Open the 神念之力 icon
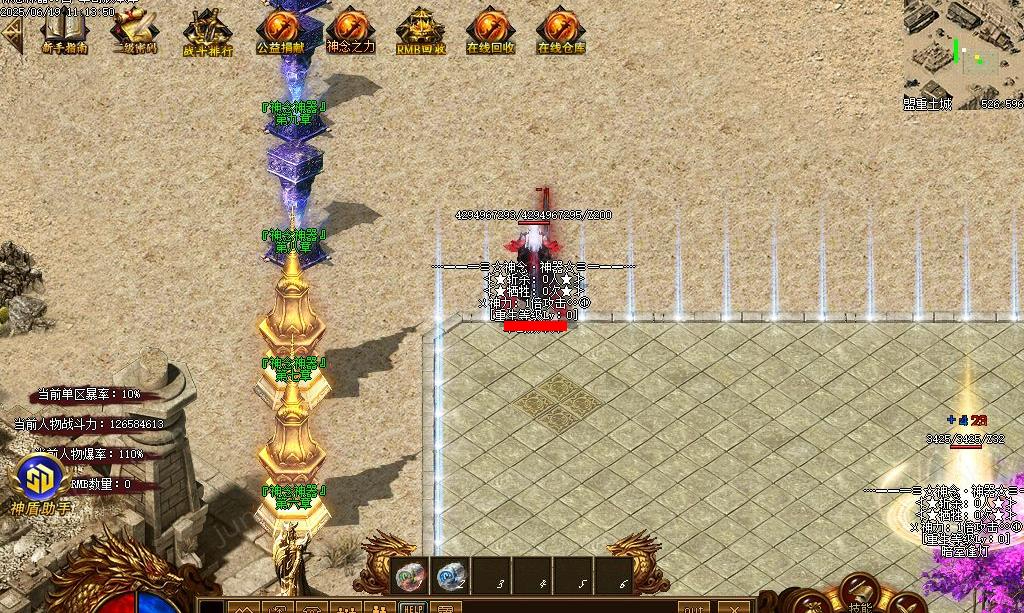This screenshot has width=1024, height=613. [x=350, y=28]
